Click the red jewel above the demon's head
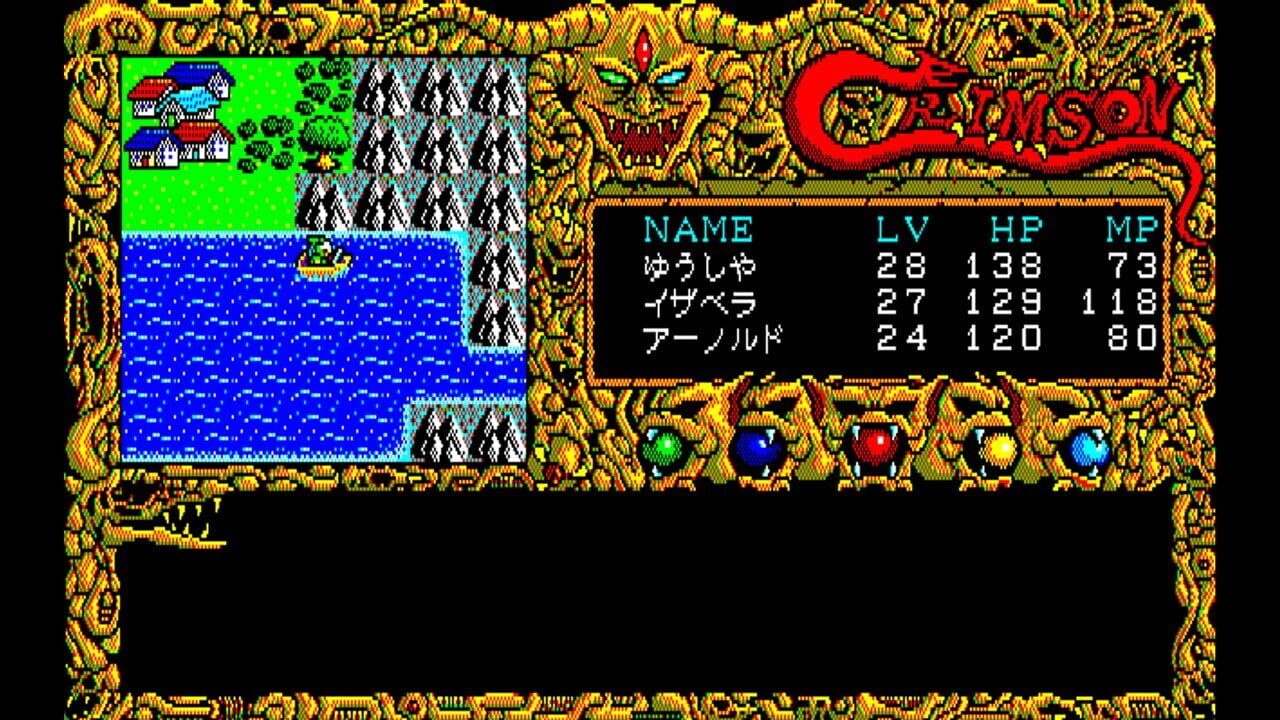Viewport: 1280px width, 720px height. [641, 48]
